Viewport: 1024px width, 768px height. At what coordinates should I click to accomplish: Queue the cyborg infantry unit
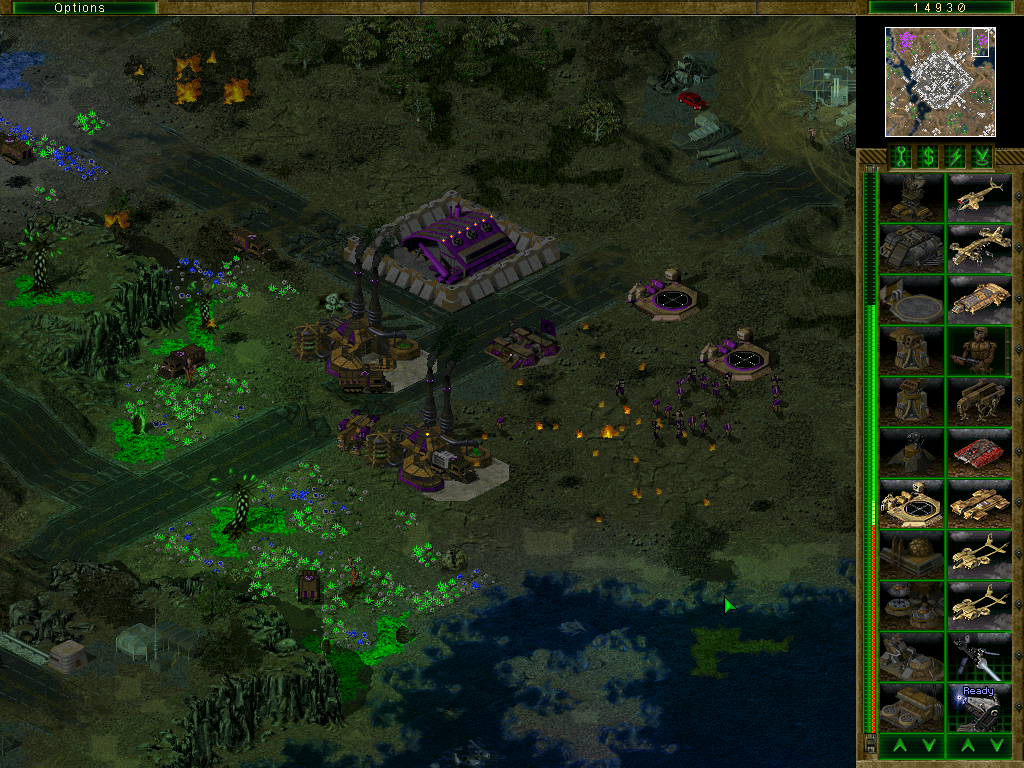coord(980,351)
